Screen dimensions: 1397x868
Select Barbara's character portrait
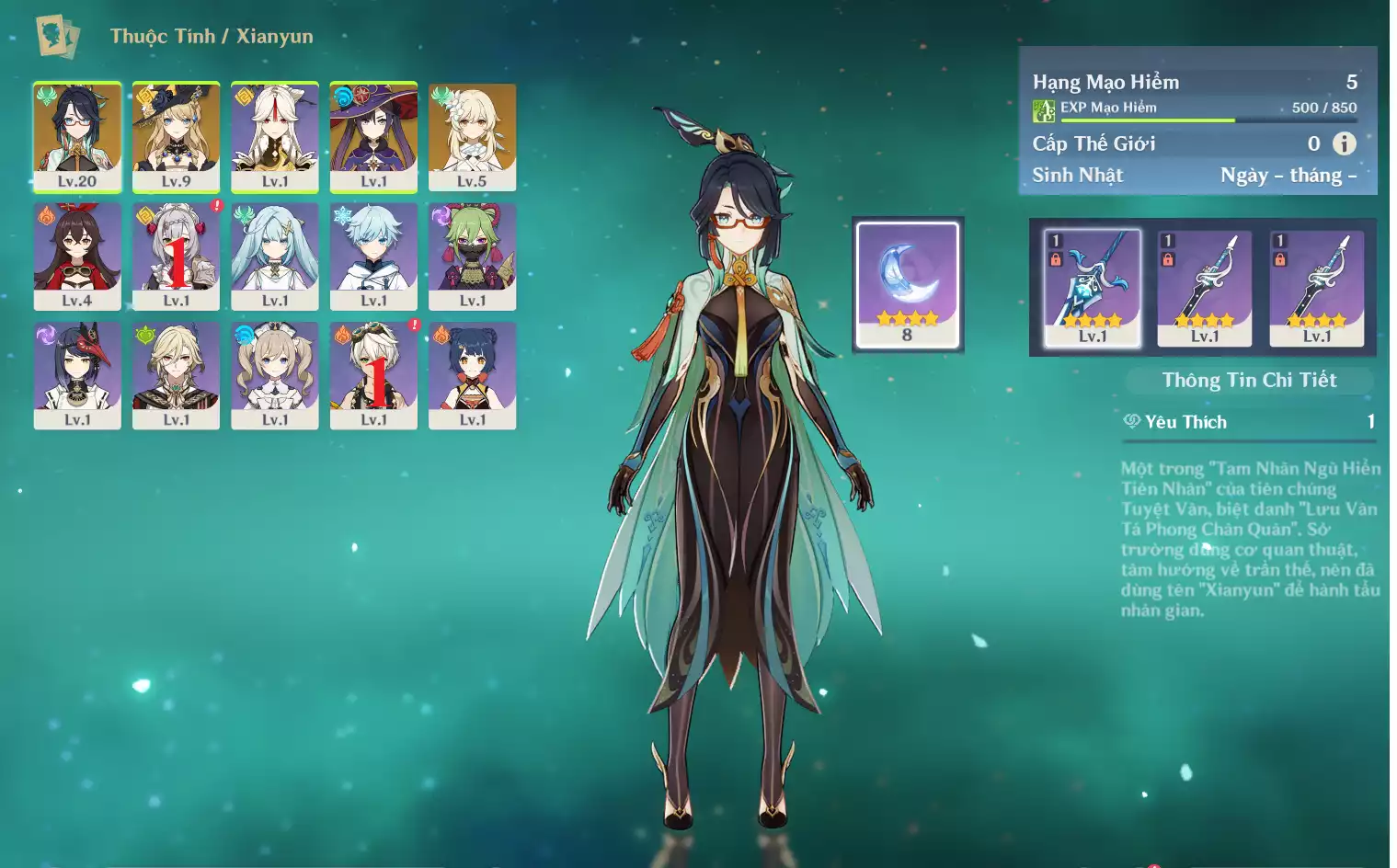point(274,374)
